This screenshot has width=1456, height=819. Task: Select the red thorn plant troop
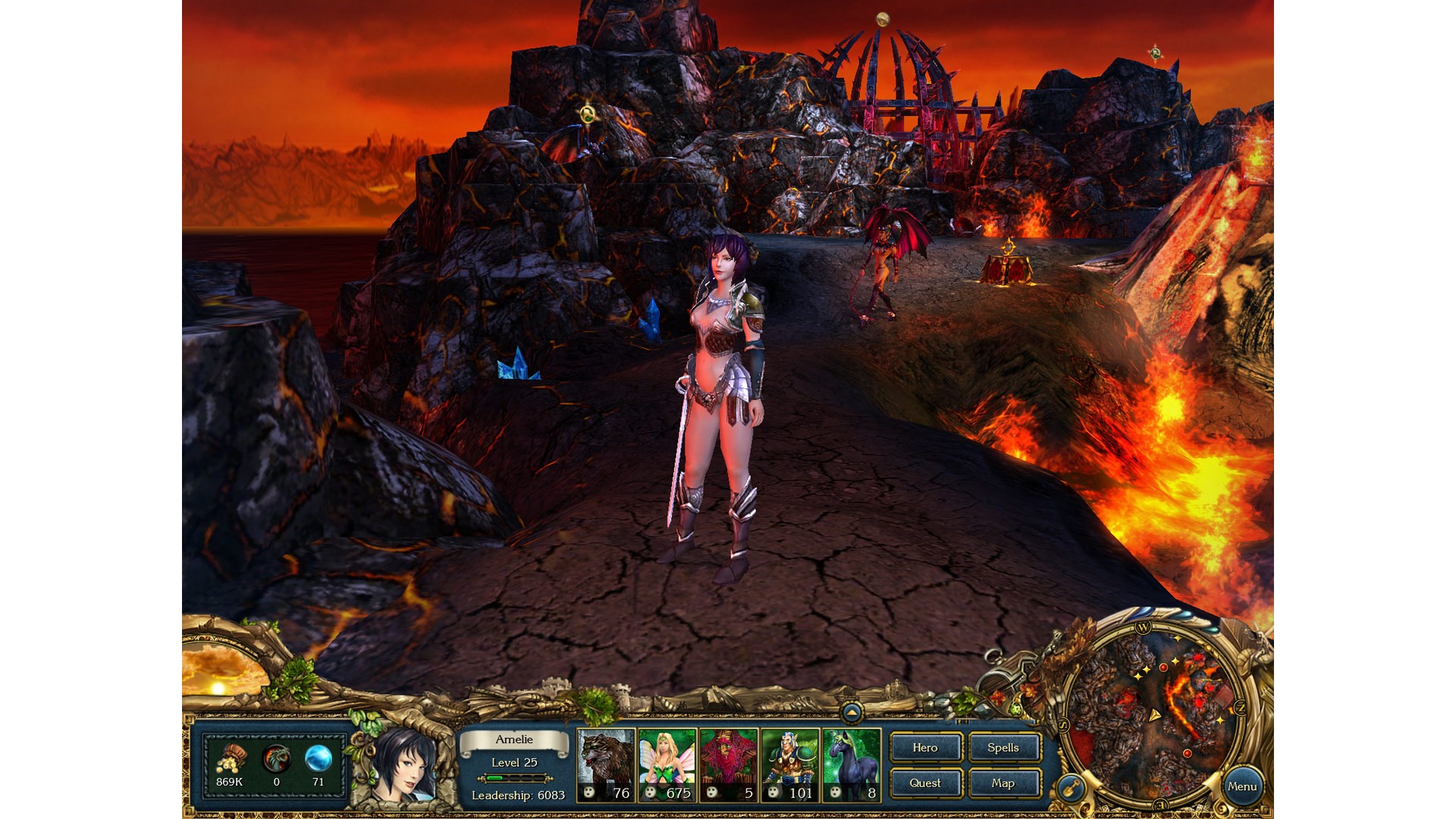[x=729, y=765]
